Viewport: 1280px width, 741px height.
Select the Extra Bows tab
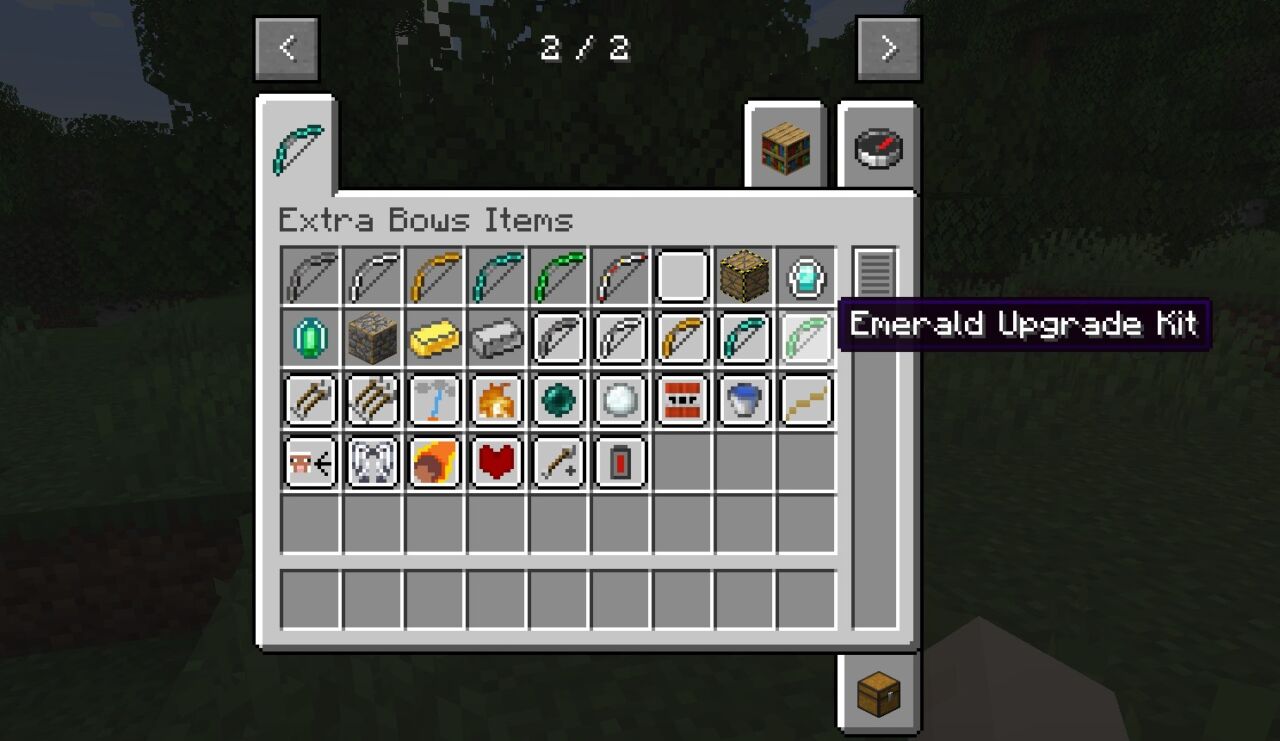pos(297,148)
